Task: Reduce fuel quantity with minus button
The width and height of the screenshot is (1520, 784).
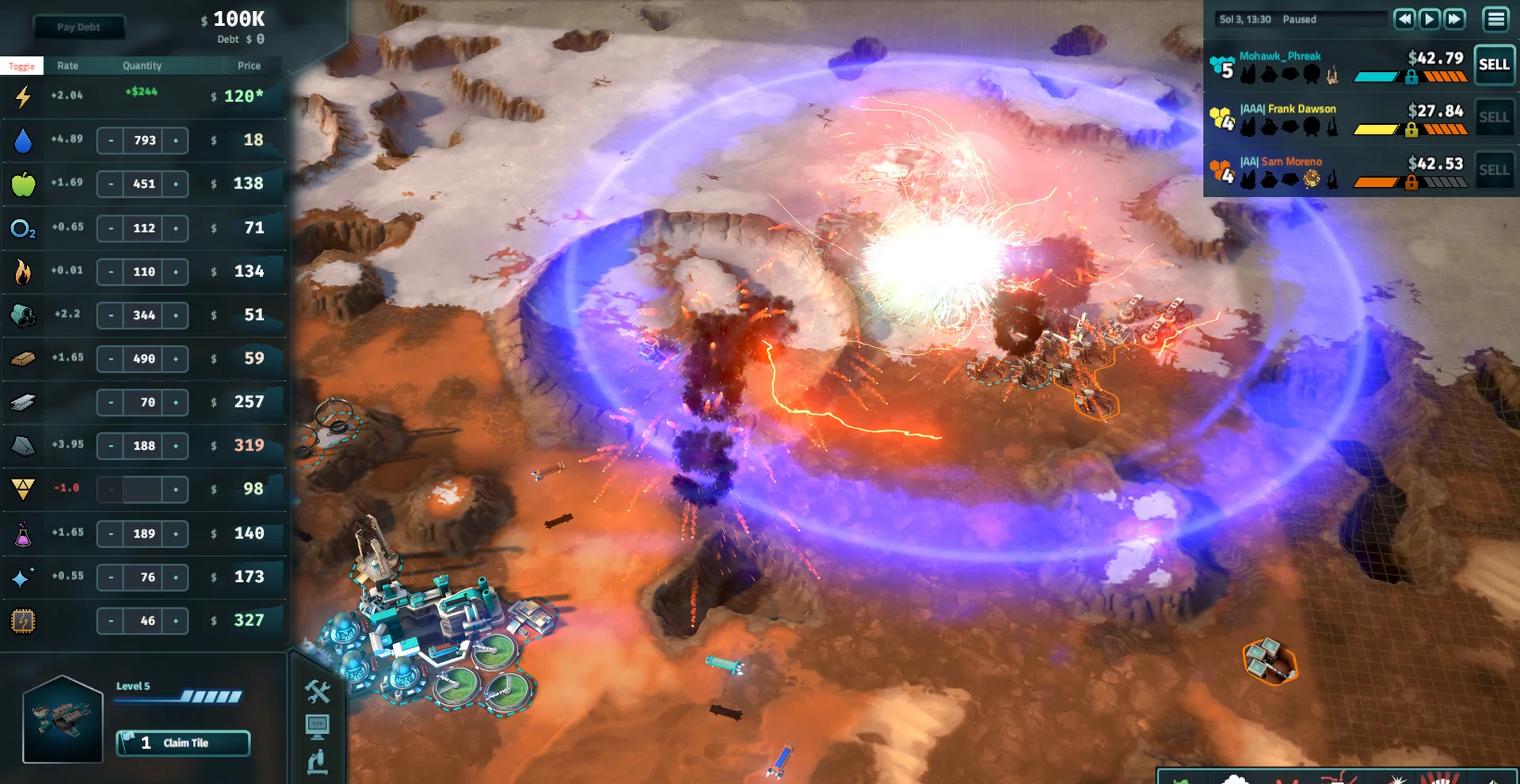Action: pos(111,272)
